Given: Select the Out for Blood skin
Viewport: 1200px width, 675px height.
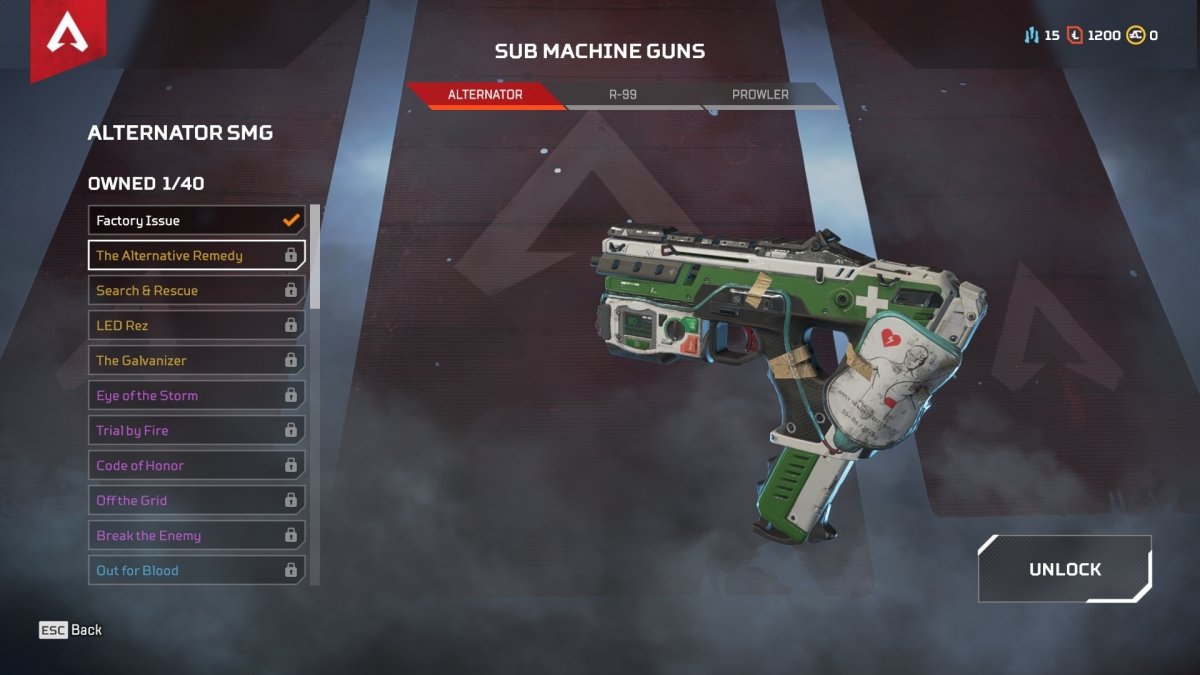Looking at the screenshot, I should (x=196, y=570).
